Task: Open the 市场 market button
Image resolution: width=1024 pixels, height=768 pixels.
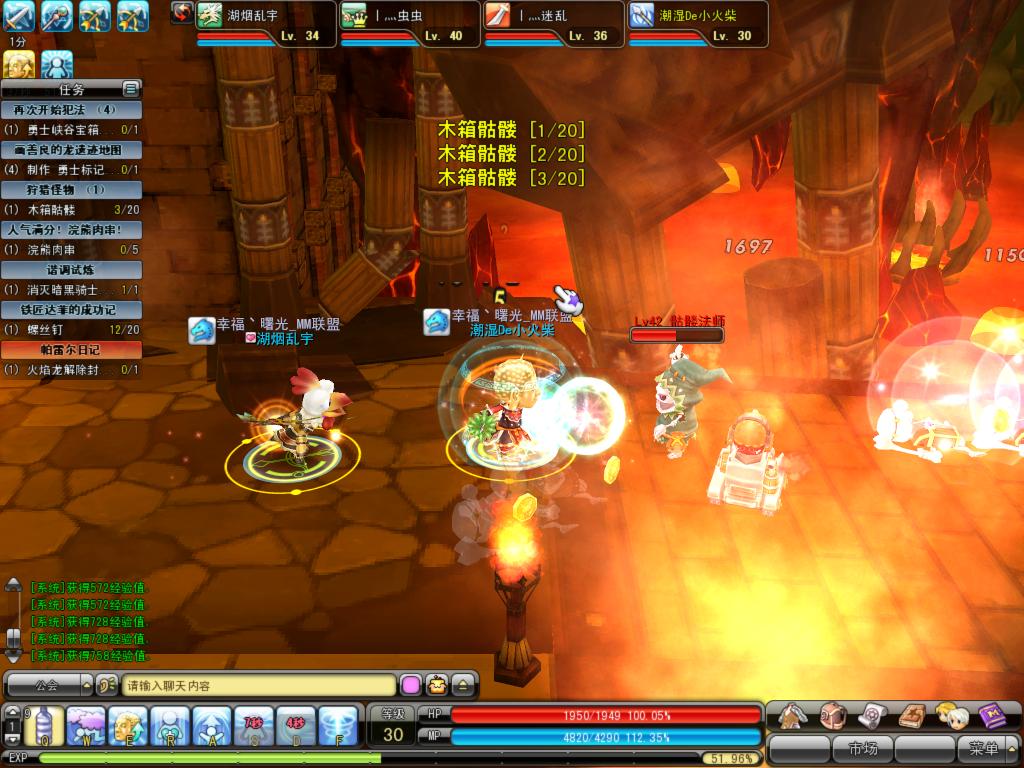Action: tap(862, 748)
